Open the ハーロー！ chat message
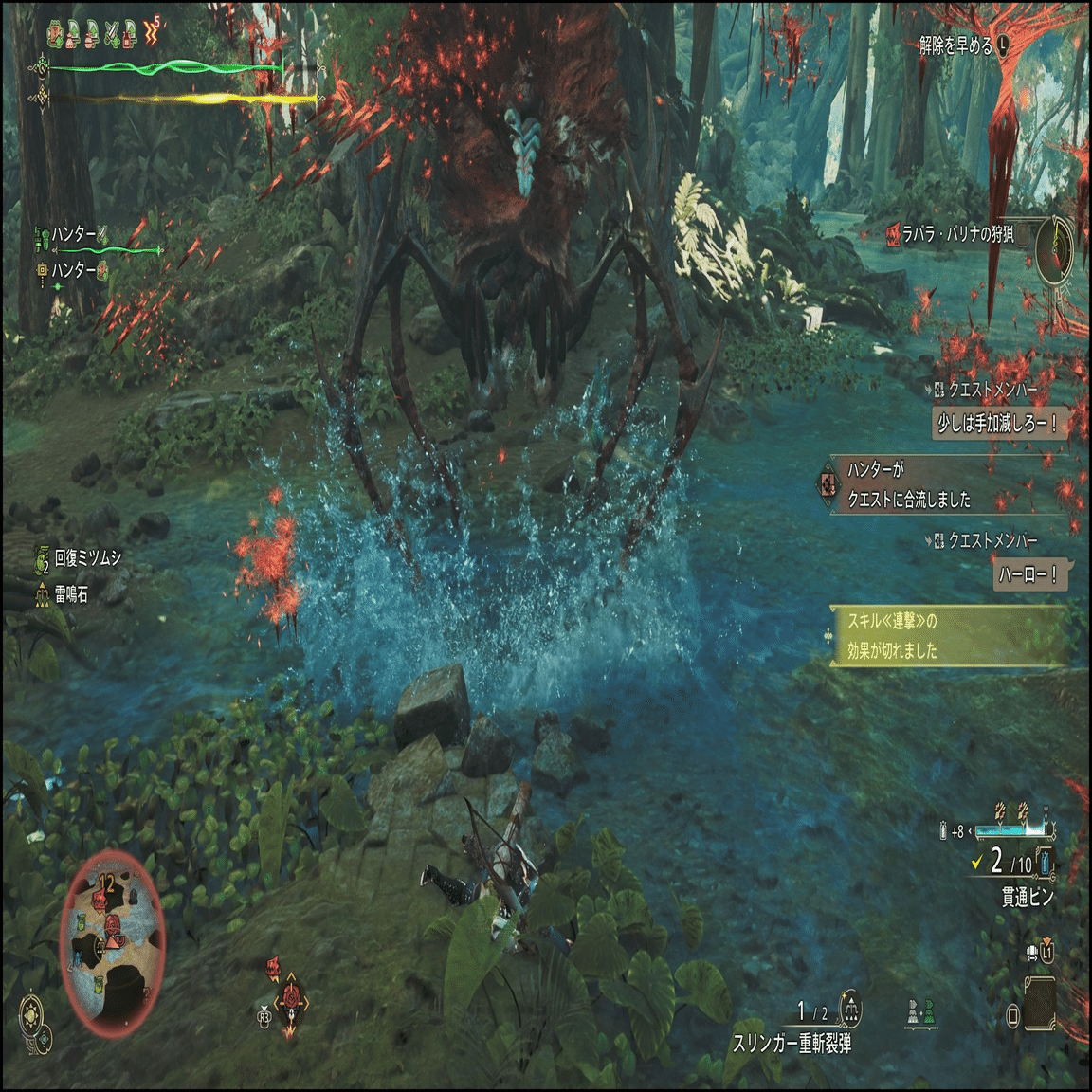This screenshot has width=1092, height=1092. [x=1028, y=574]
